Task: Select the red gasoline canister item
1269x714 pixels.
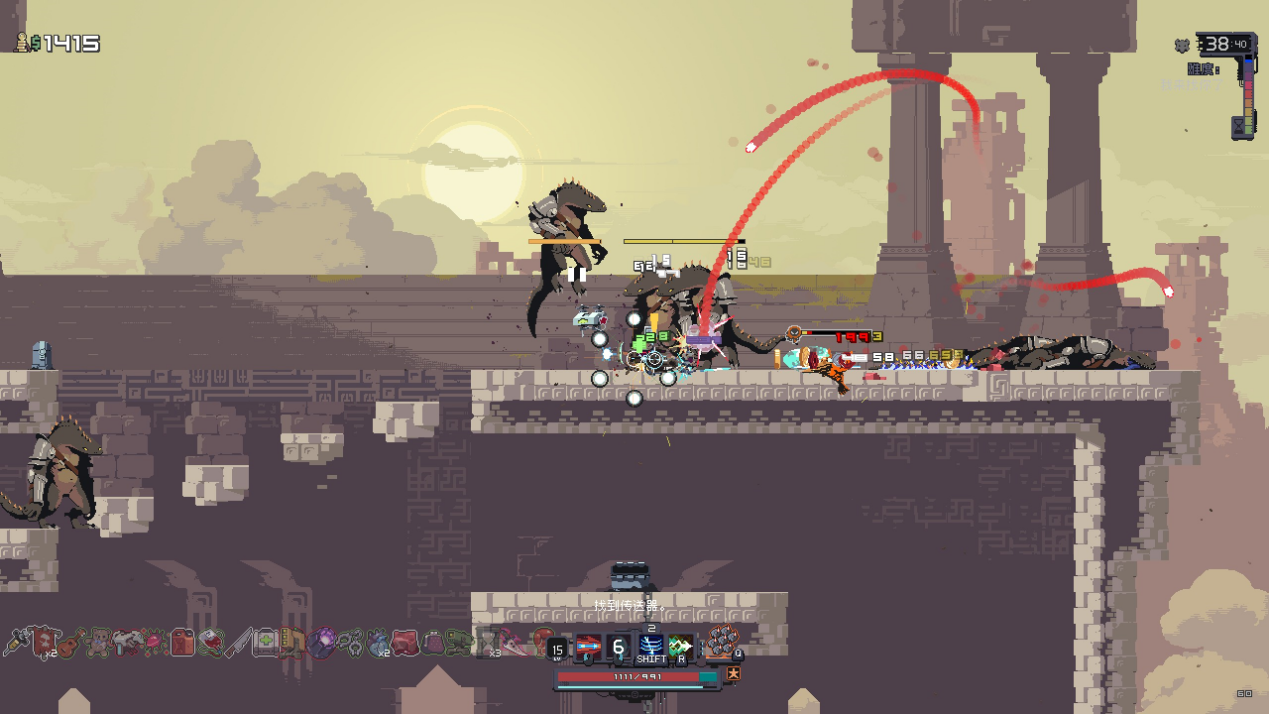Action: (182, 642)
